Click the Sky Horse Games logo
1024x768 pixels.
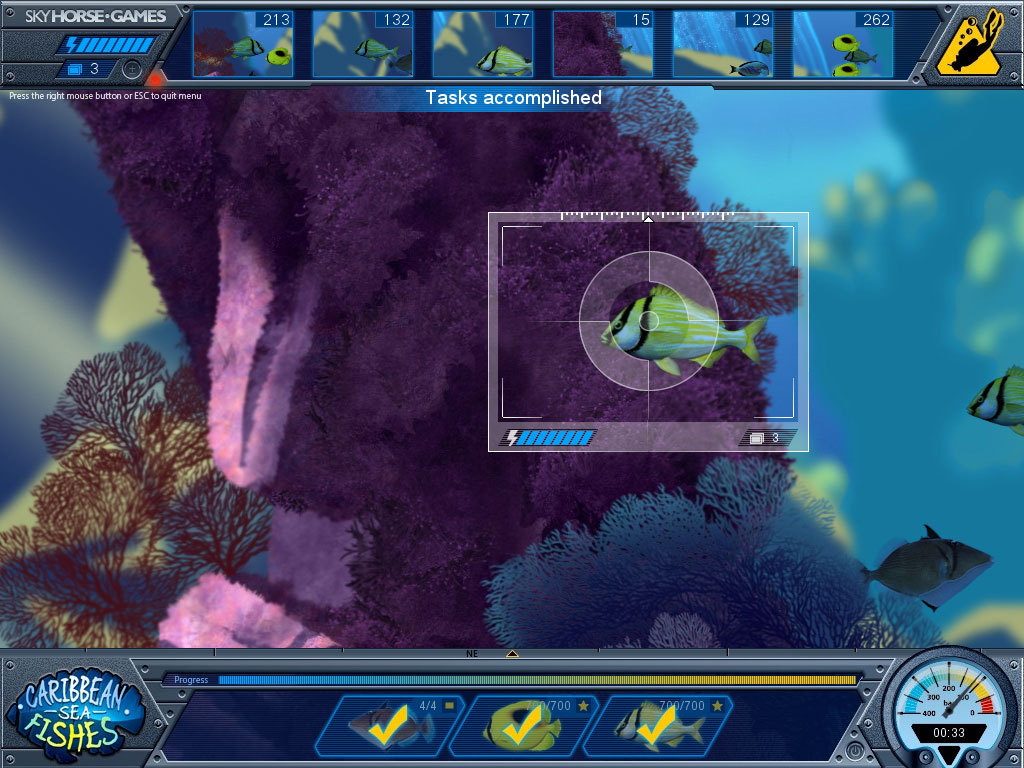[x=96, y=16]
